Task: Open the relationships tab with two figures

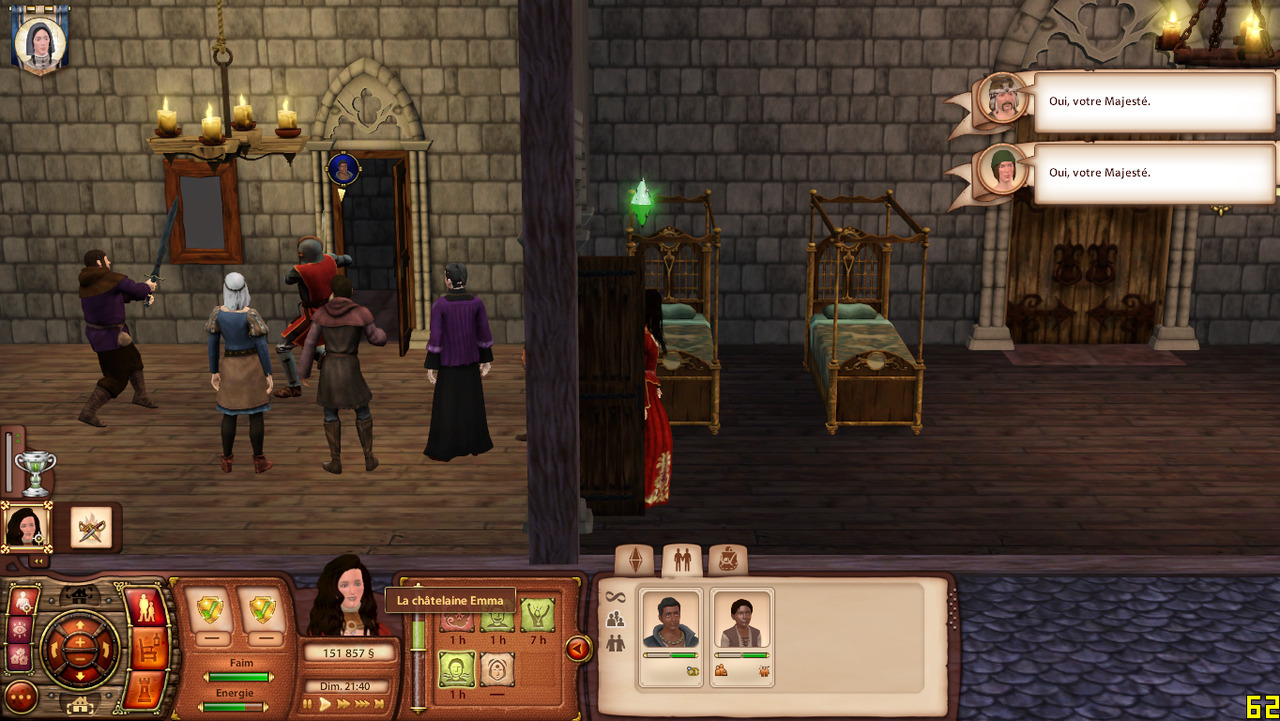Action: (682, 560)
